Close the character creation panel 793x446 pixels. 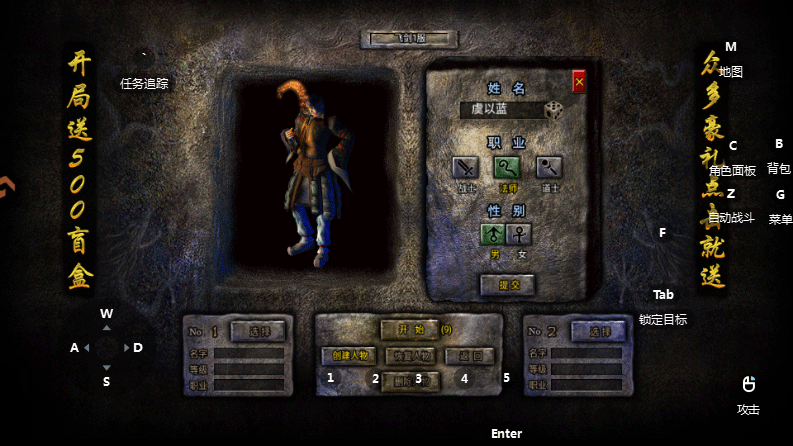579,82
